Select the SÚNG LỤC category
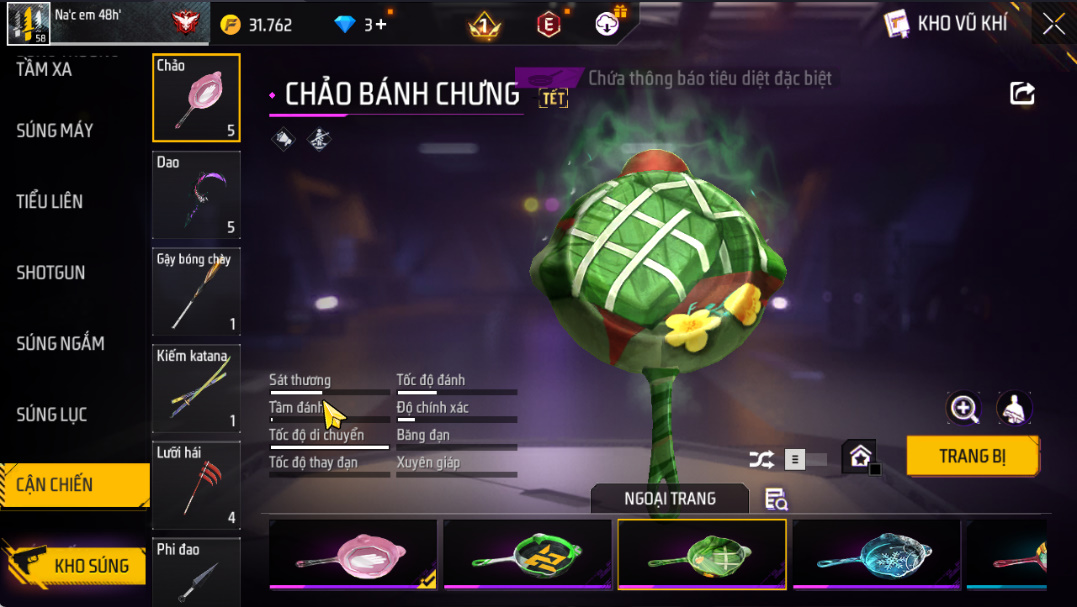The image size is (1077, 607). 52,415
